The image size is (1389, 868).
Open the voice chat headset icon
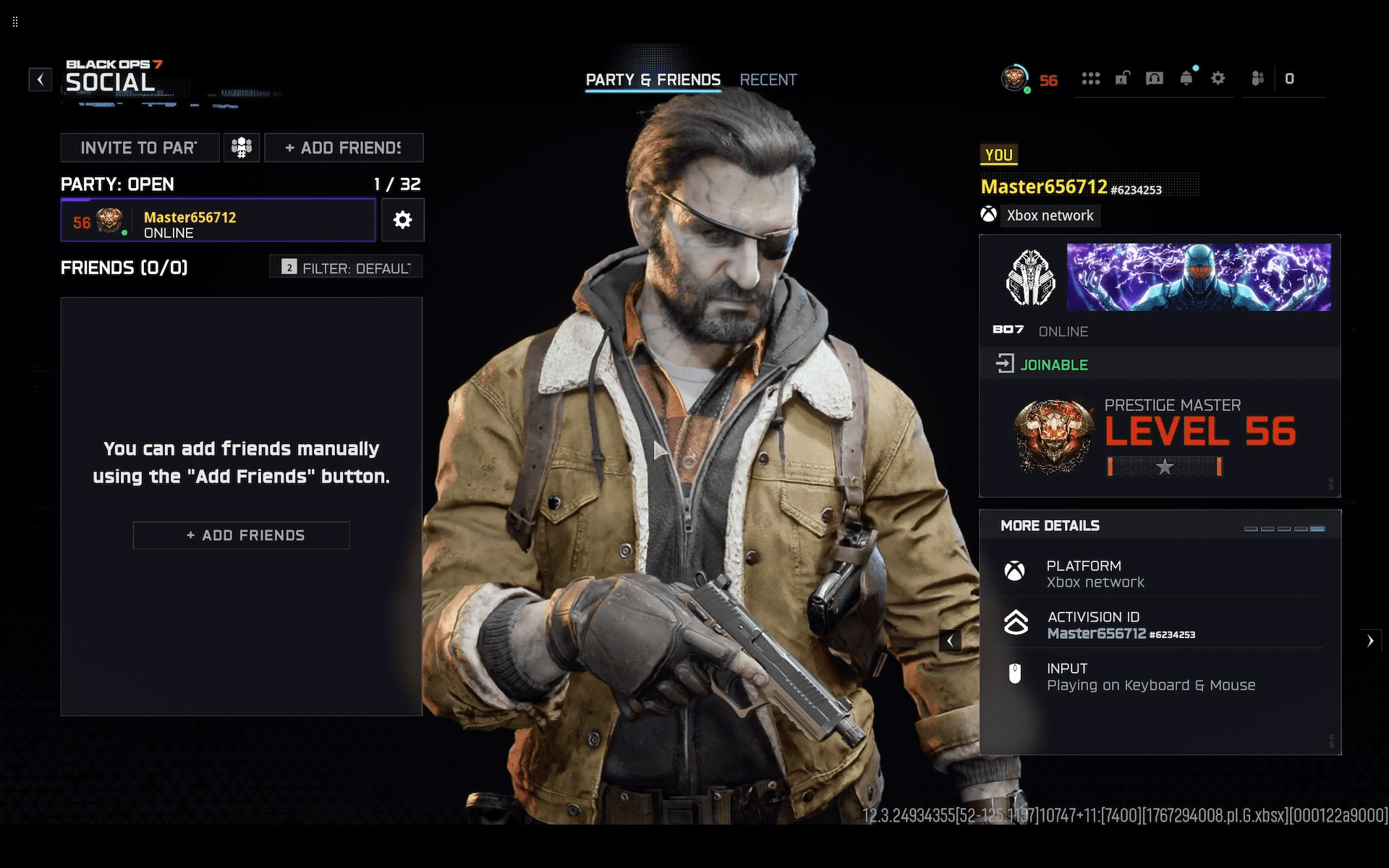pos(1155,78)
